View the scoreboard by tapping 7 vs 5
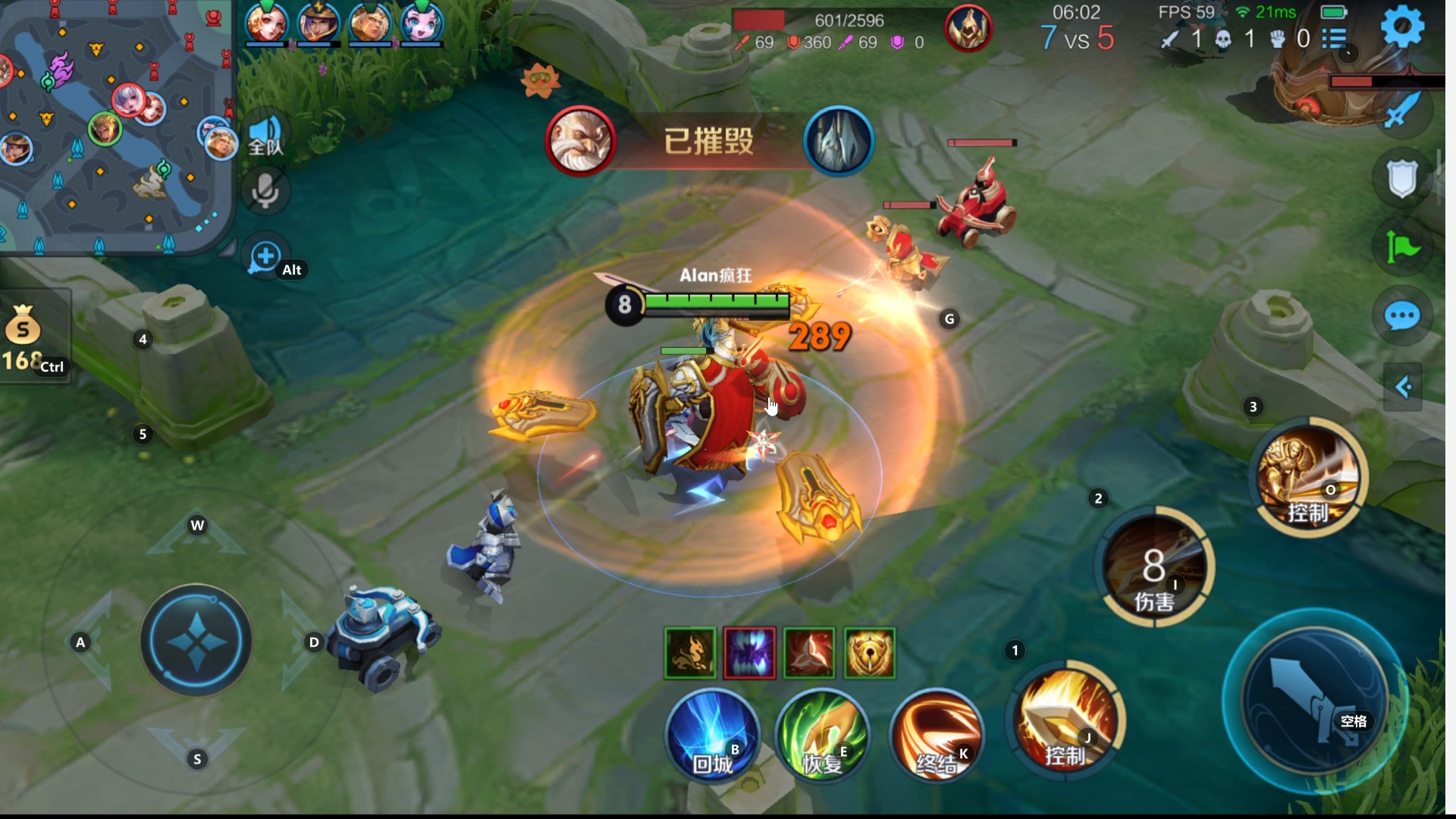The height and width of the screenshot is (819, 1456). coord(1077,39)
